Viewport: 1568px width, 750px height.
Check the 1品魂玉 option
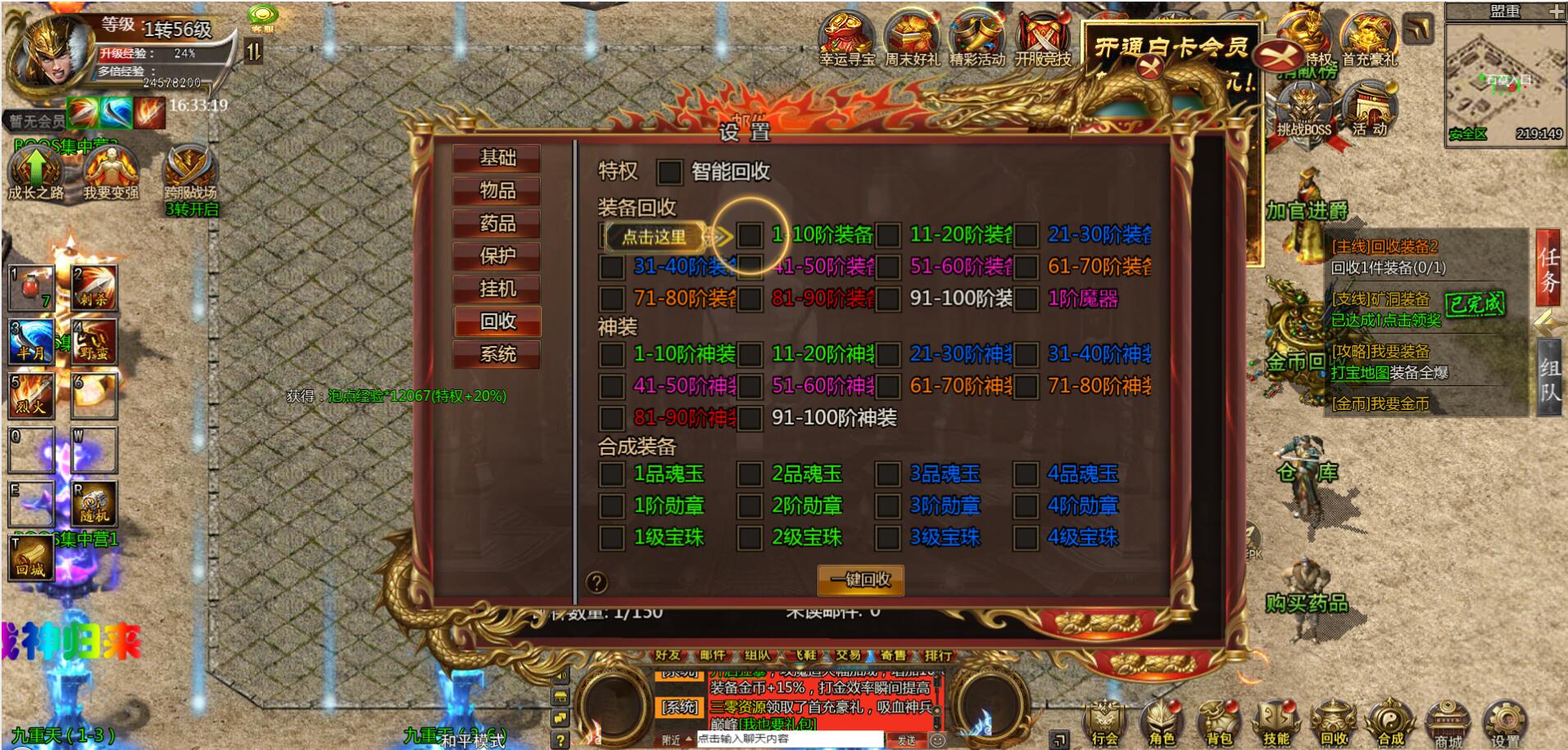(611, 475)
